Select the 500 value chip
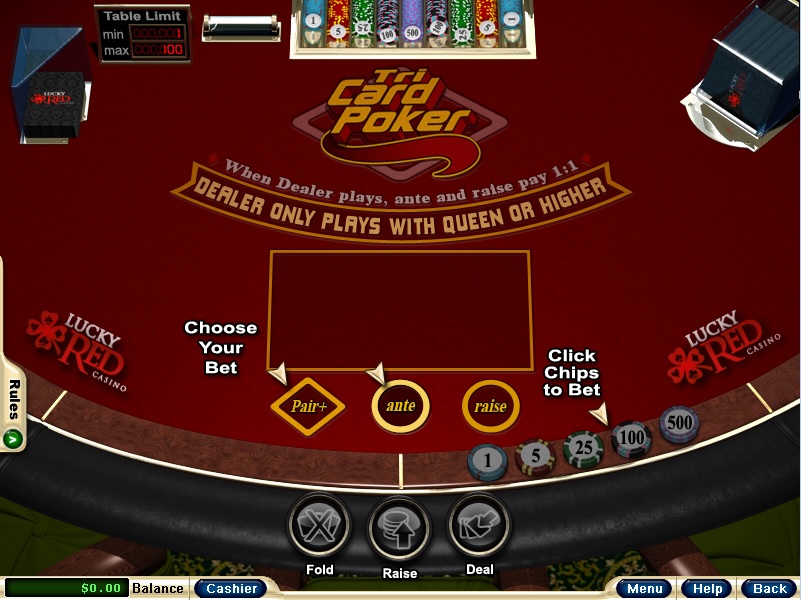The image size is (801, 600). [679, 424]
